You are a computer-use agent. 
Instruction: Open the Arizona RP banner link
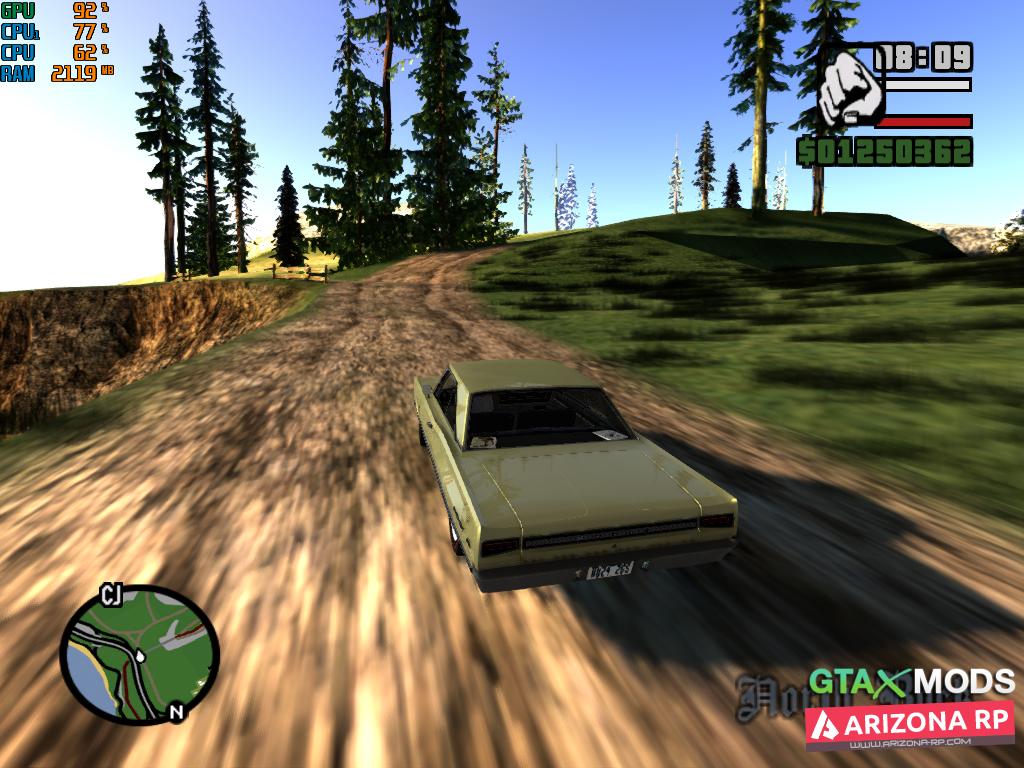point(909,726)
